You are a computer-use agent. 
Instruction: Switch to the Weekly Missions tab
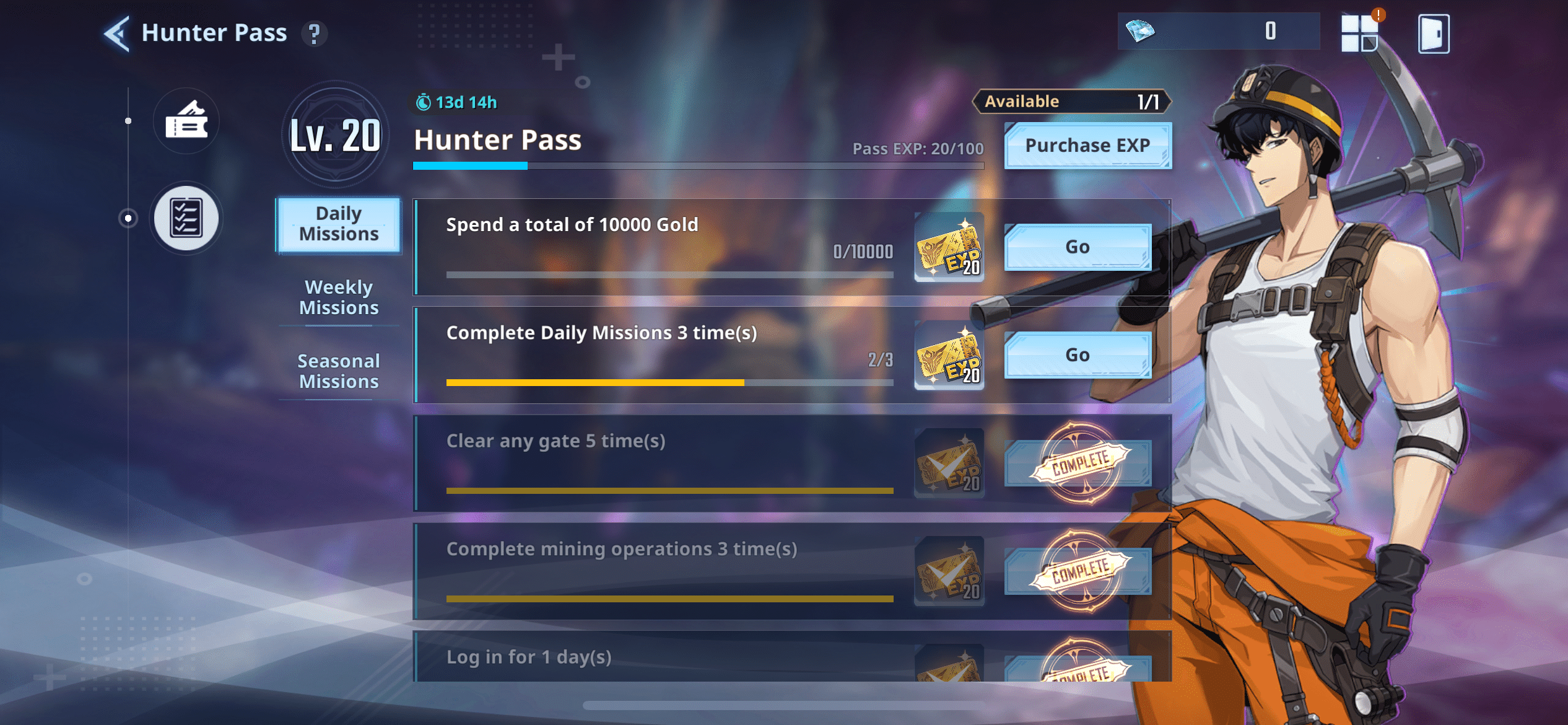(x=339, y=297)
